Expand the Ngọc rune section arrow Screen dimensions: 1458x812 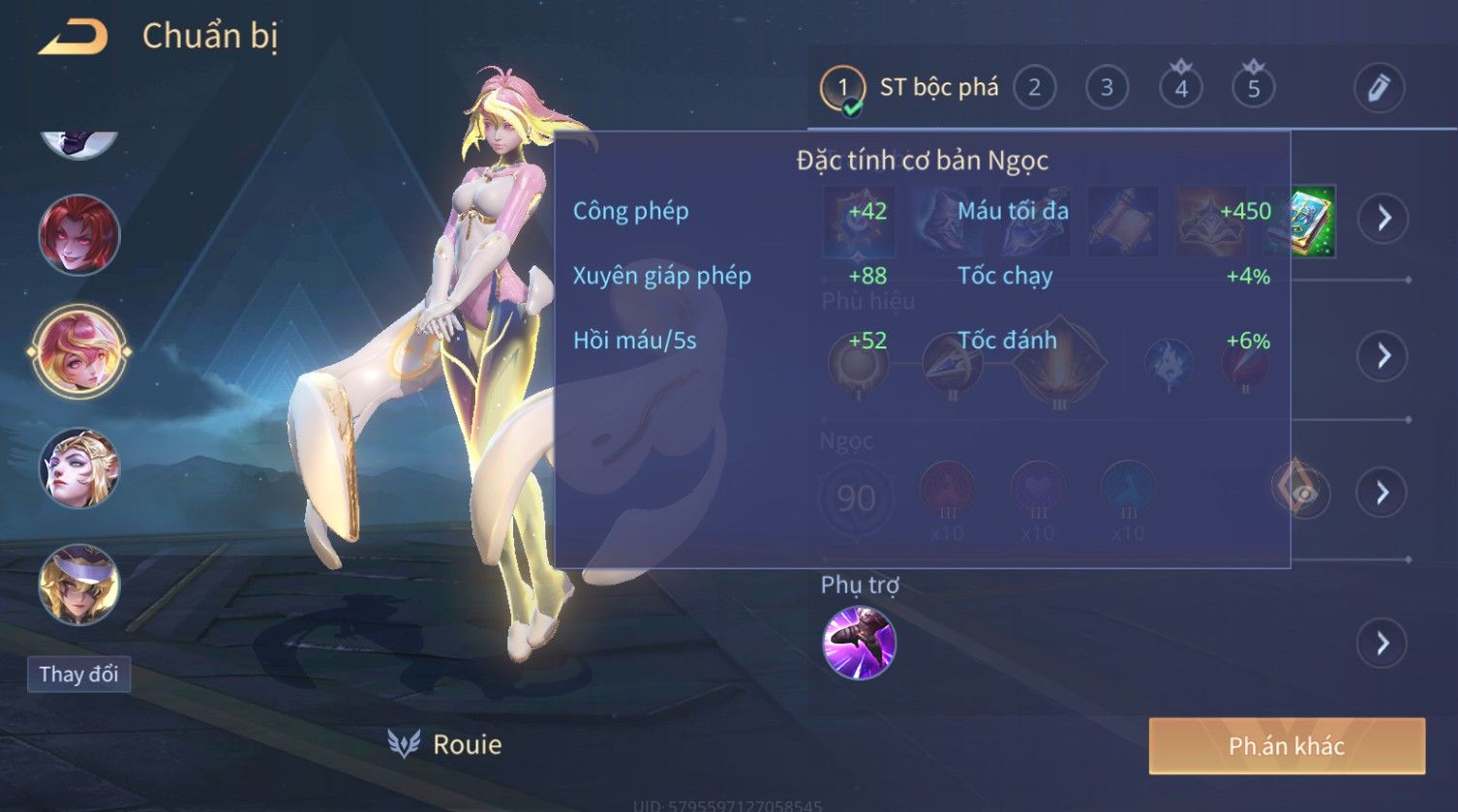1382,493
